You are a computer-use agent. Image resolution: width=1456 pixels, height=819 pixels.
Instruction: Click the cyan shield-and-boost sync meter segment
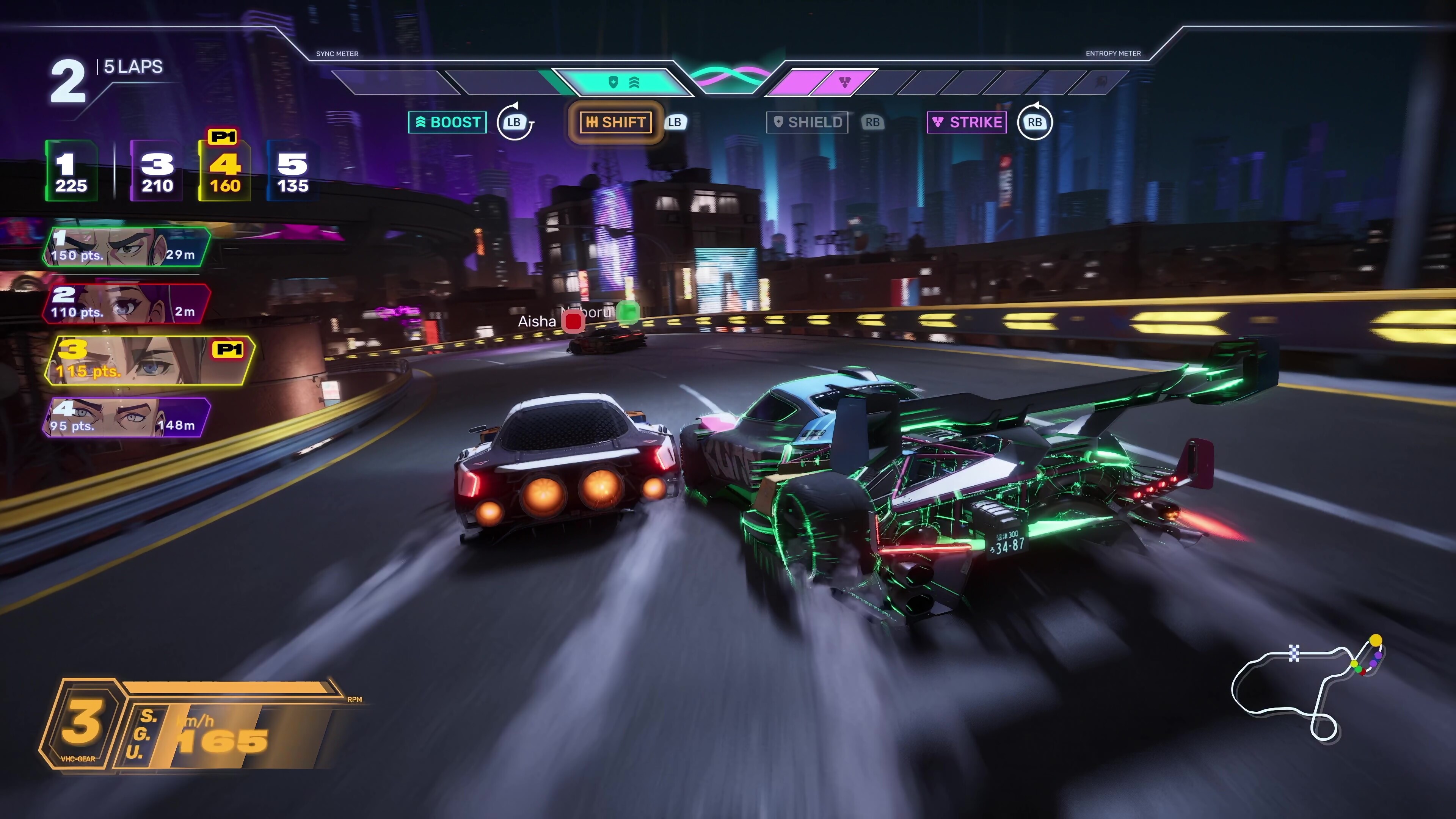tap(624, 83)
